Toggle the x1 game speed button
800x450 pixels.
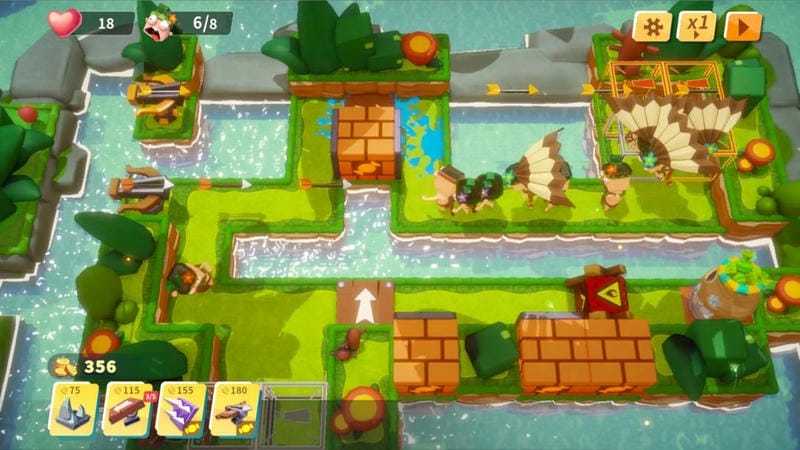[697, 26]
